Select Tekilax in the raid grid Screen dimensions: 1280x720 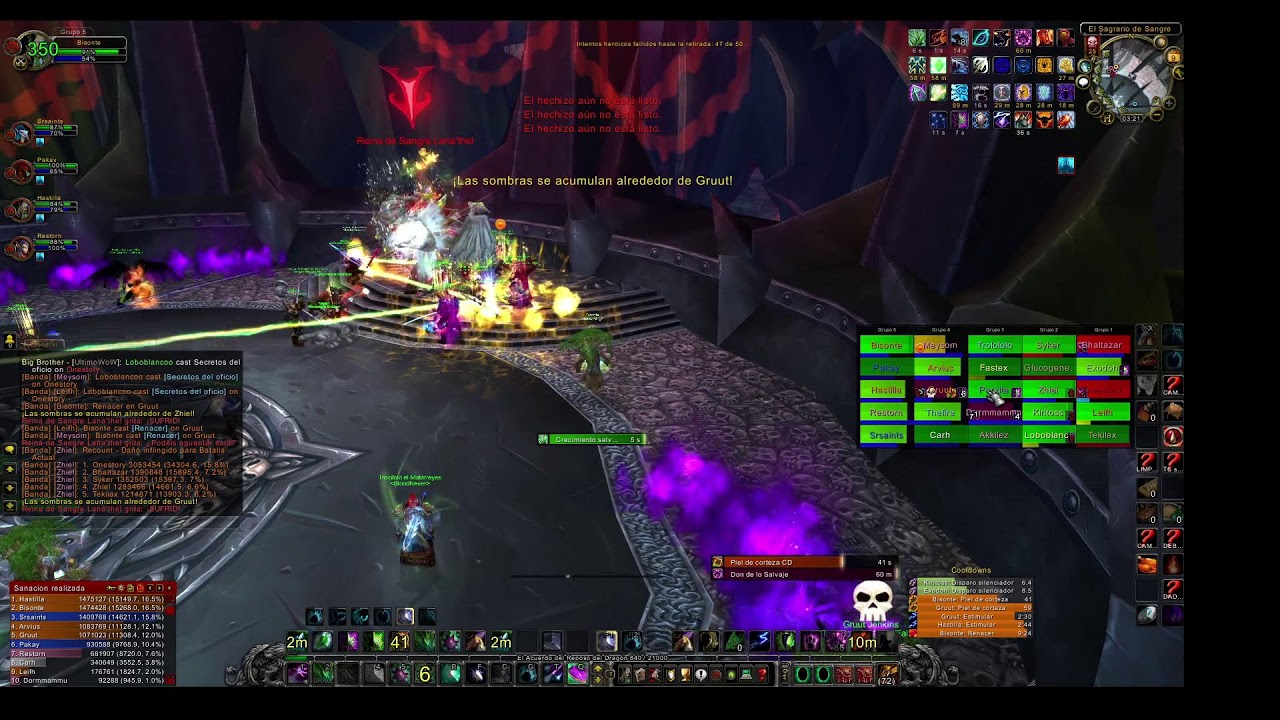coord(1102,435)
